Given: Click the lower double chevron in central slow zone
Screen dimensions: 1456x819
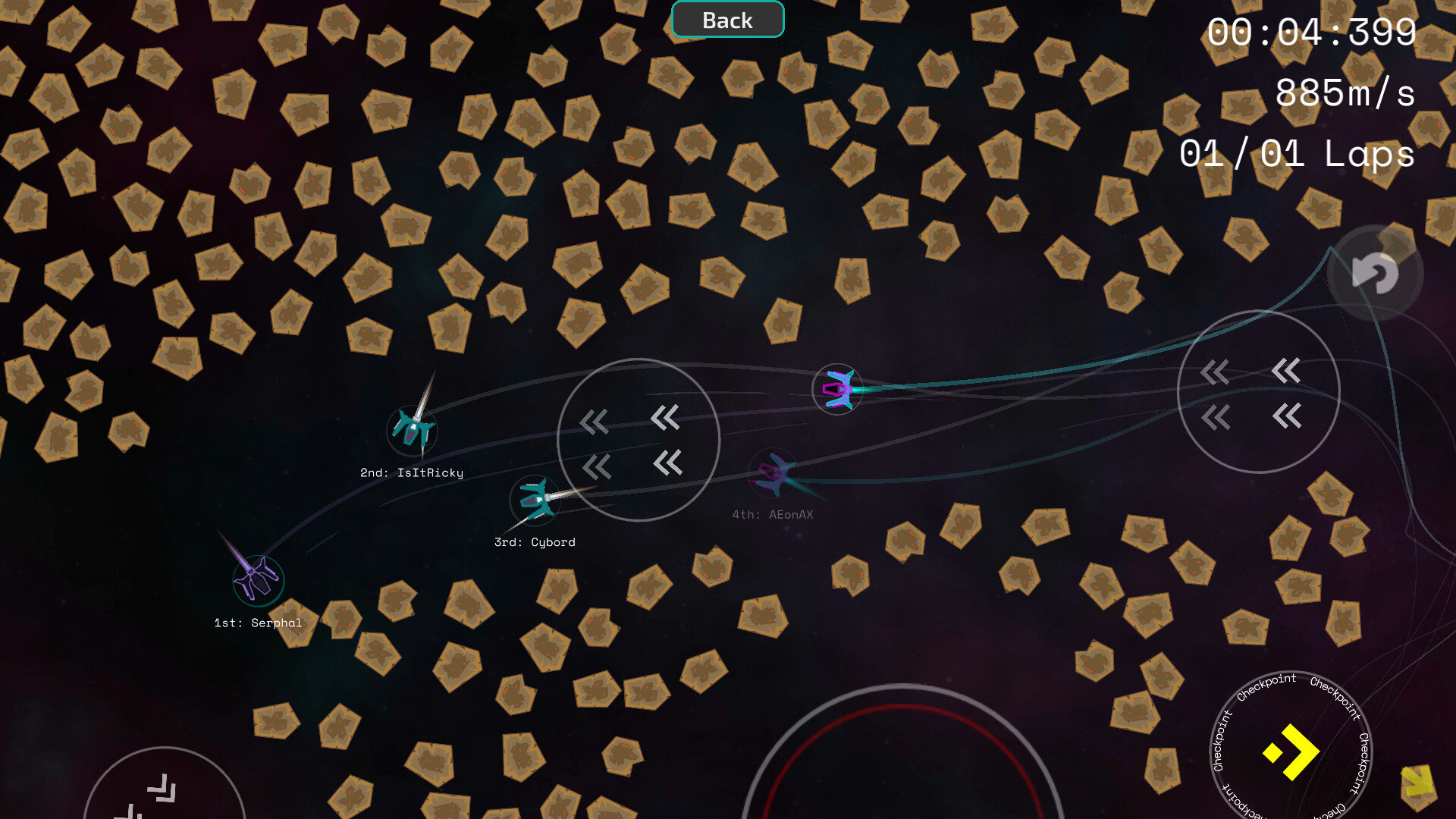Looking at the screenshot, I should pyautogui.click(x=665, y=463).
